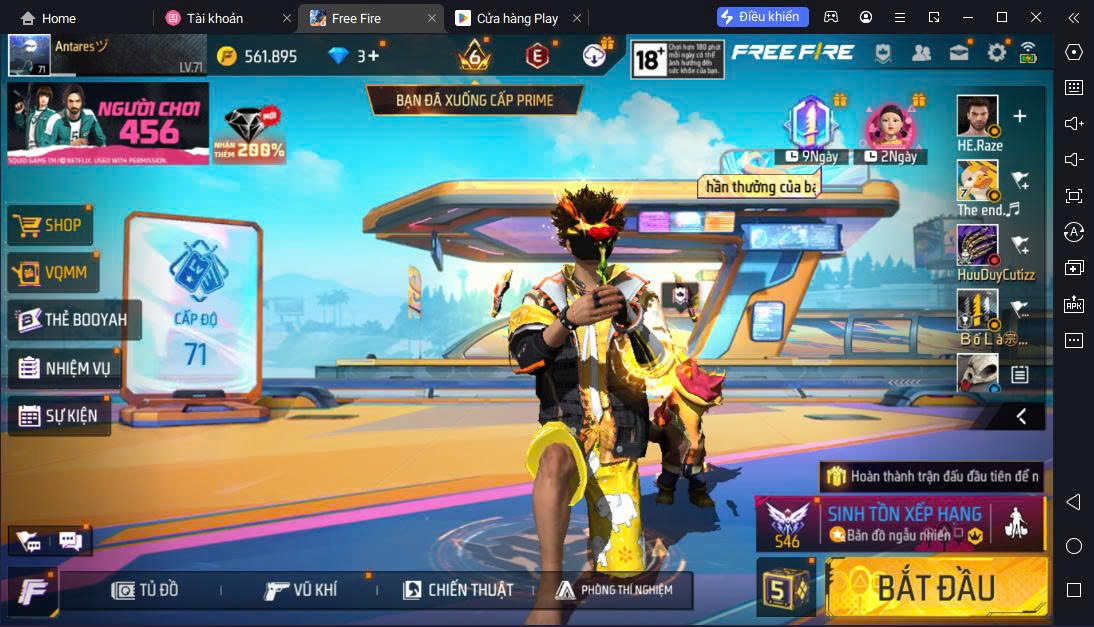The height and width of the screenshot is (627, 1094).
Task: Open PHÒNG THÍ NGHIỆM lab section
Action: coord(614,590)
